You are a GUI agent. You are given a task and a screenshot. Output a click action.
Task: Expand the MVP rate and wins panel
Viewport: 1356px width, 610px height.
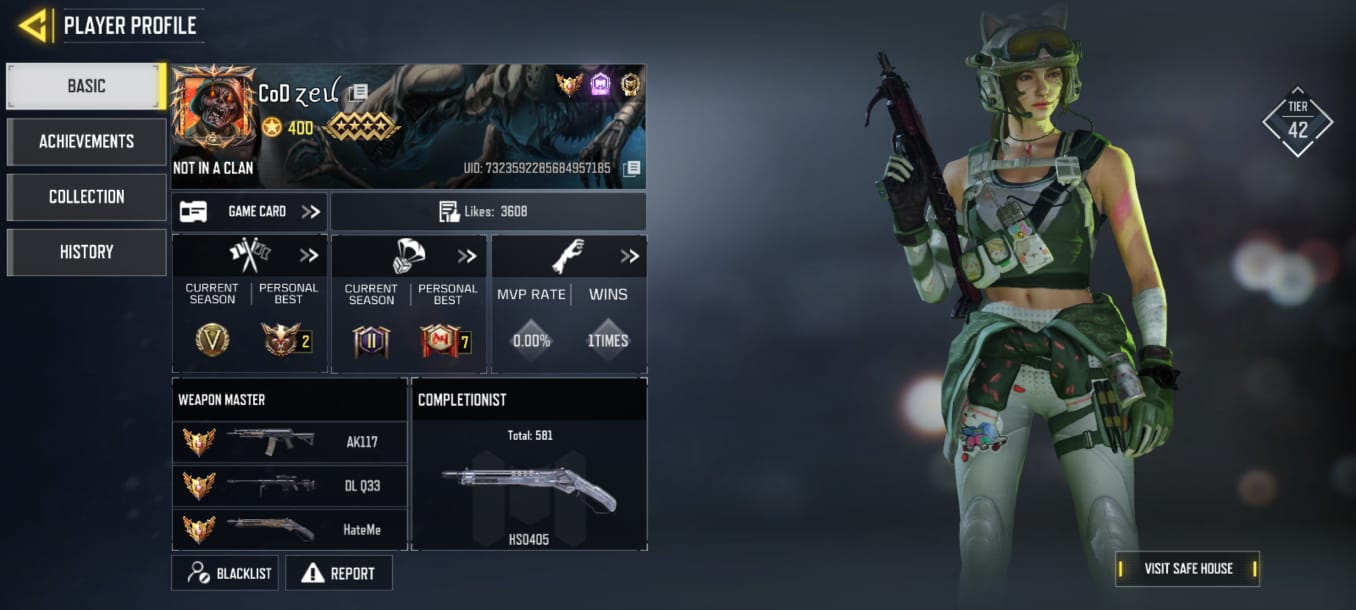tap(629, 255)
